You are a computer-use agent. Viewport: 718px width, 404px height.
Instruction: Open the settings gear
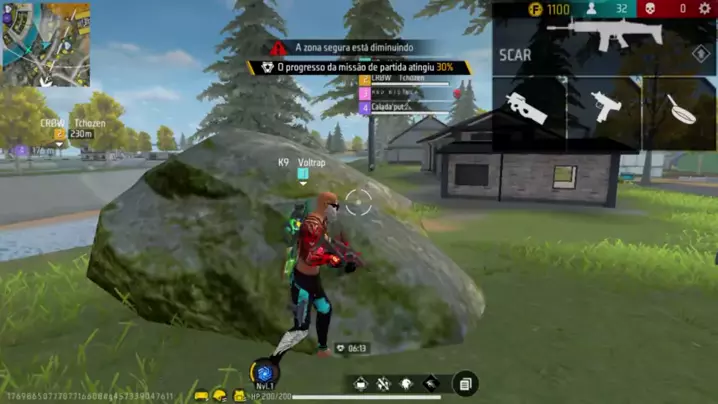704,9
